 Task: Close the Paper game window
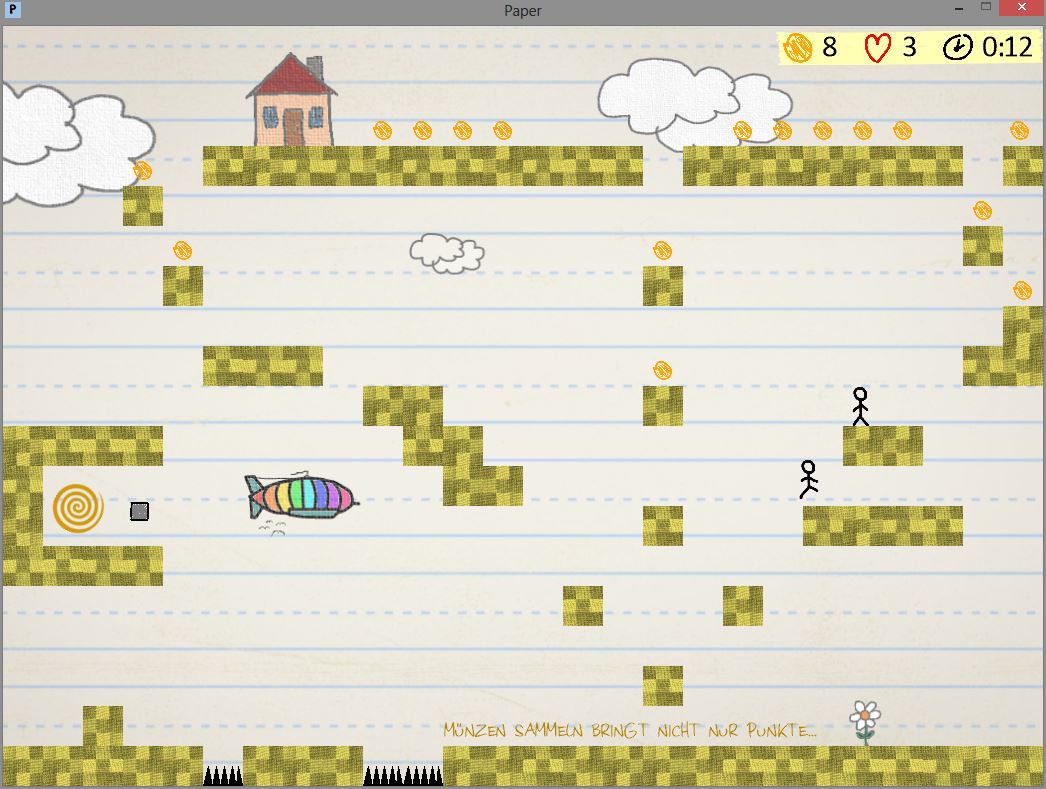pos(1021,8)
